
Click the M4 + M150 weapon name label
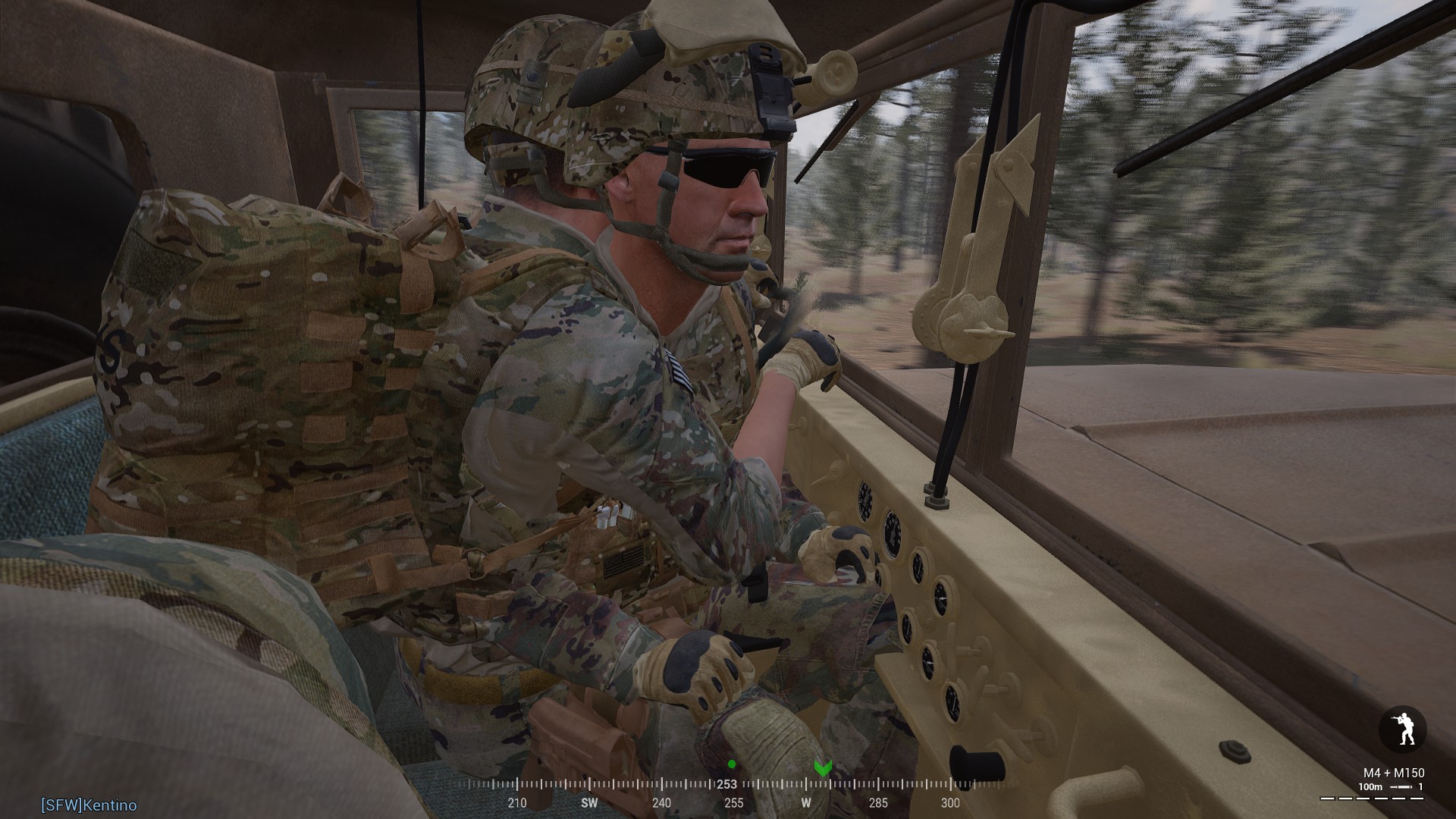pyautogui.click(x=1394, y=773)
